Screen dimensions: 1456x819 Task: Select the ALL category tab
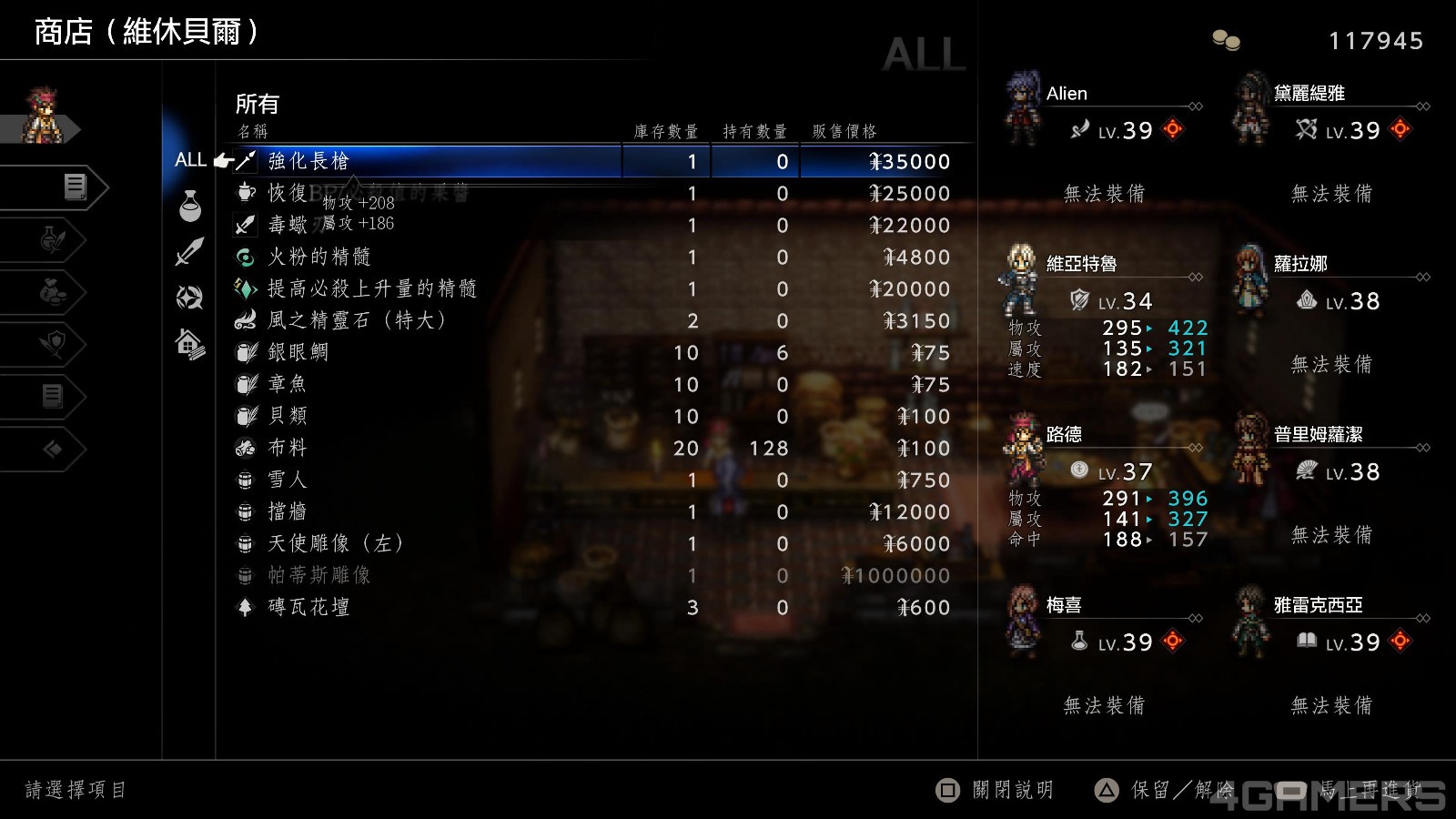(x=190, y=160)
